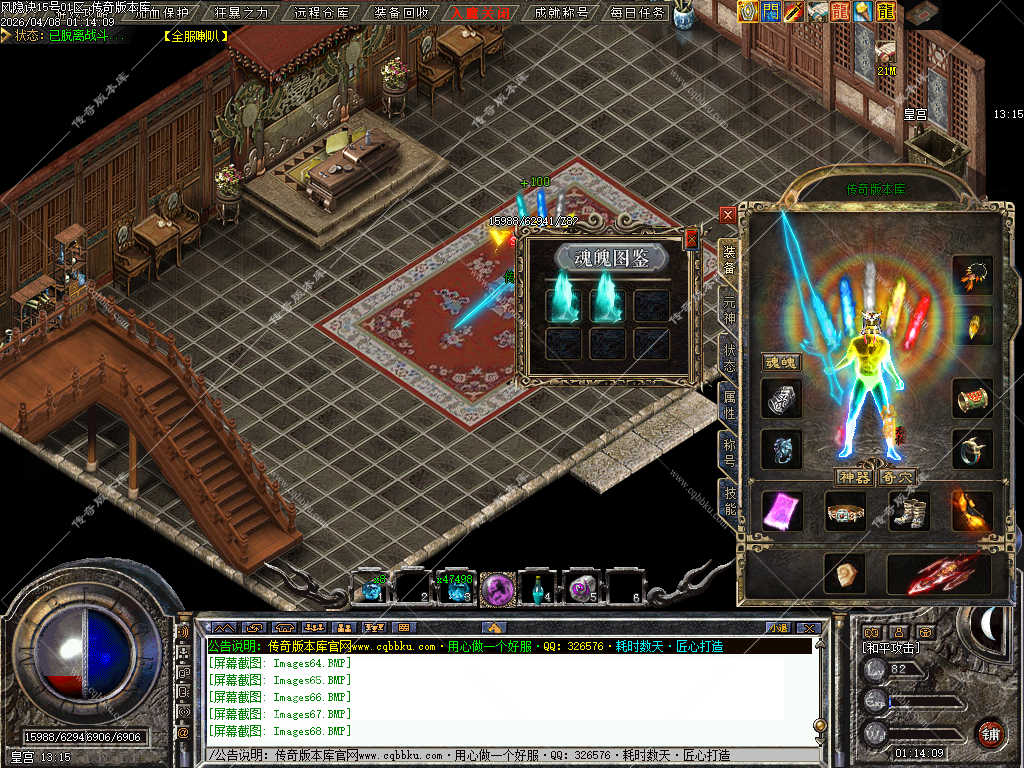Close the character equipment panel
1024x768 pixels.
pos(728,215)
